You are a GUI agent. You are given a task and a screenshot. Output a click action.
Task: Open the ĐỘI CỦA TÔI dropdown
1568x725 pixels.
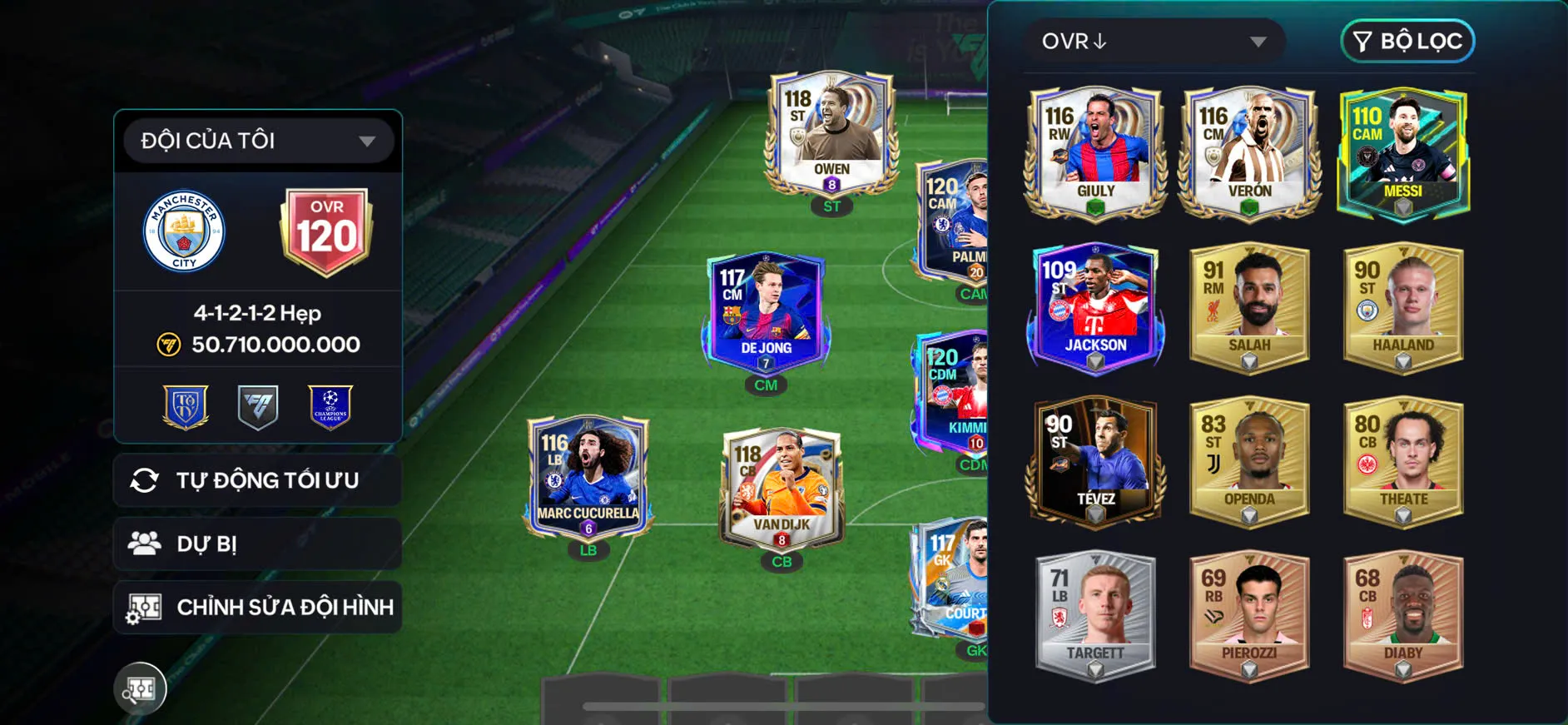click(256, 140)
